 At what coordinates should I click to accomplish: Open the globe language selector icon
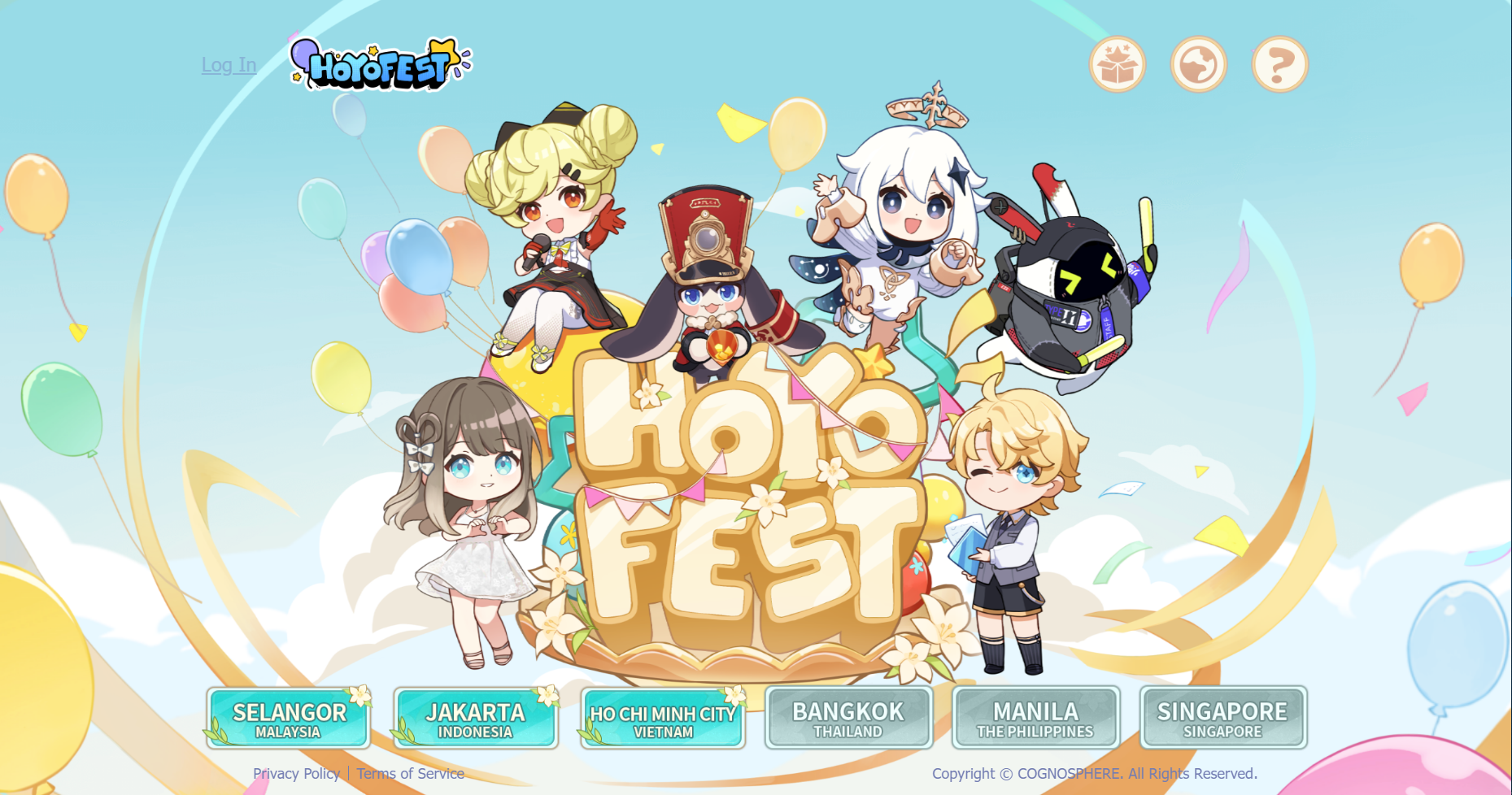point(1197,64)
